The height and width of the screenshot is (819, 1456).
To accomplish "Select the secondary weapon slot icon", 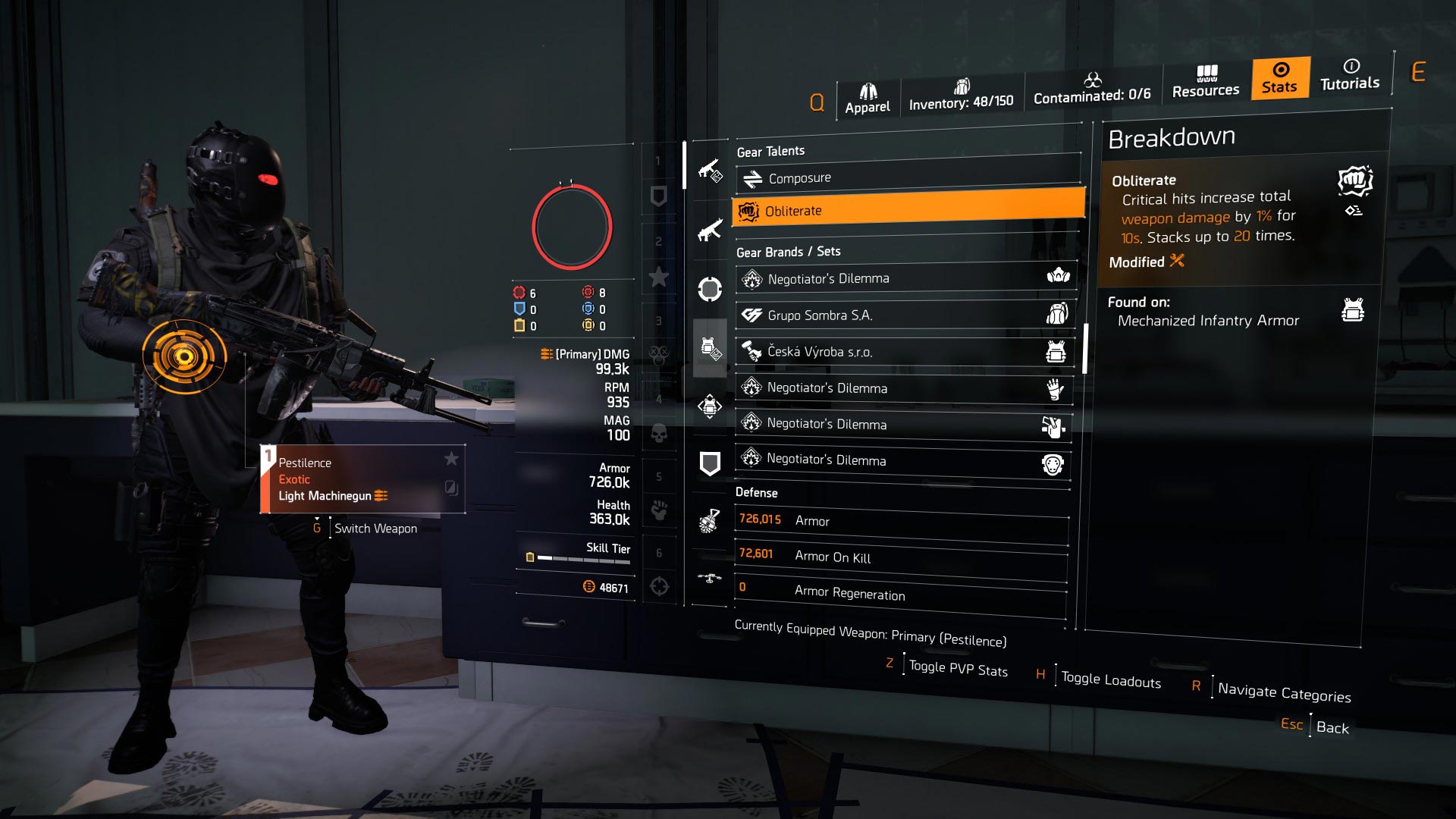I will (709, 228).
